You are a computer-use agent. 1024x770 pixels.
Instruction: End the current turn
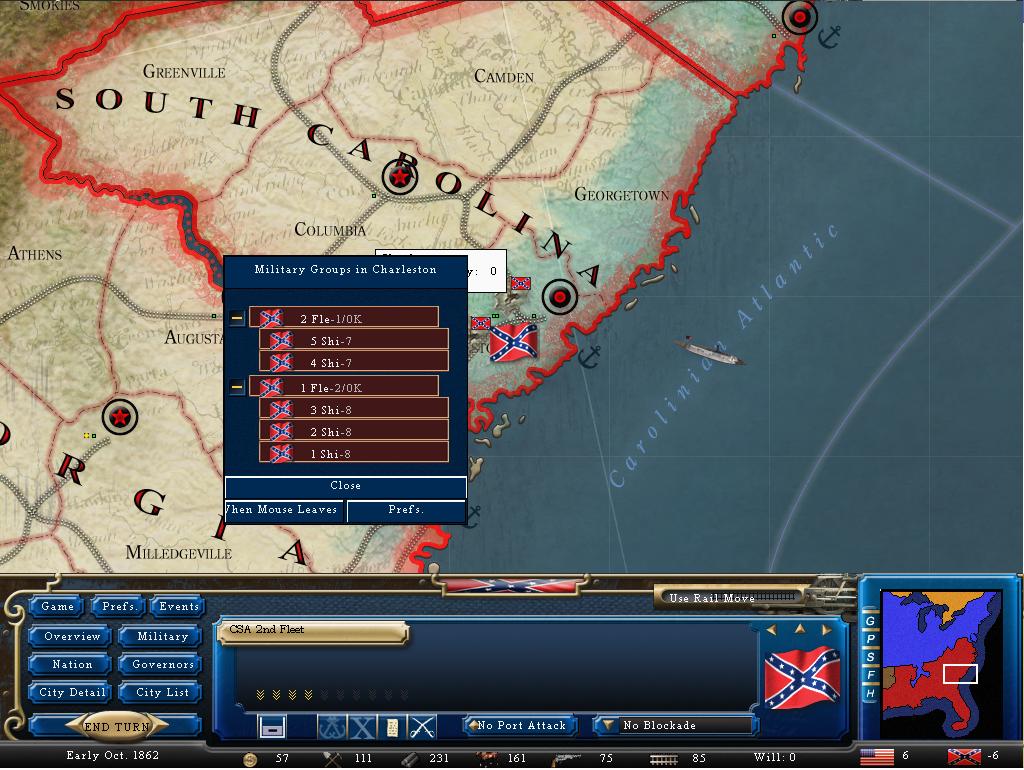(116, 727)
